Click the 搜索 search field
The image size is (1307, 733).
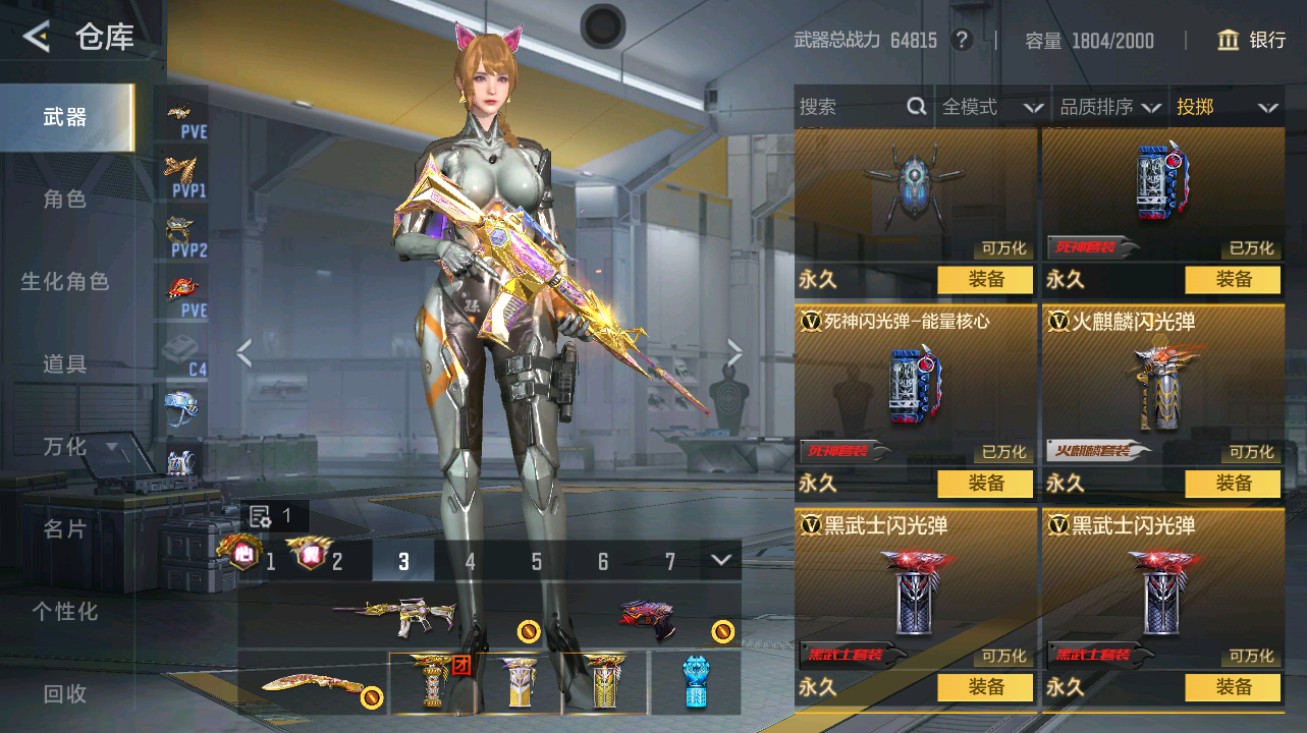click(850, 107)
